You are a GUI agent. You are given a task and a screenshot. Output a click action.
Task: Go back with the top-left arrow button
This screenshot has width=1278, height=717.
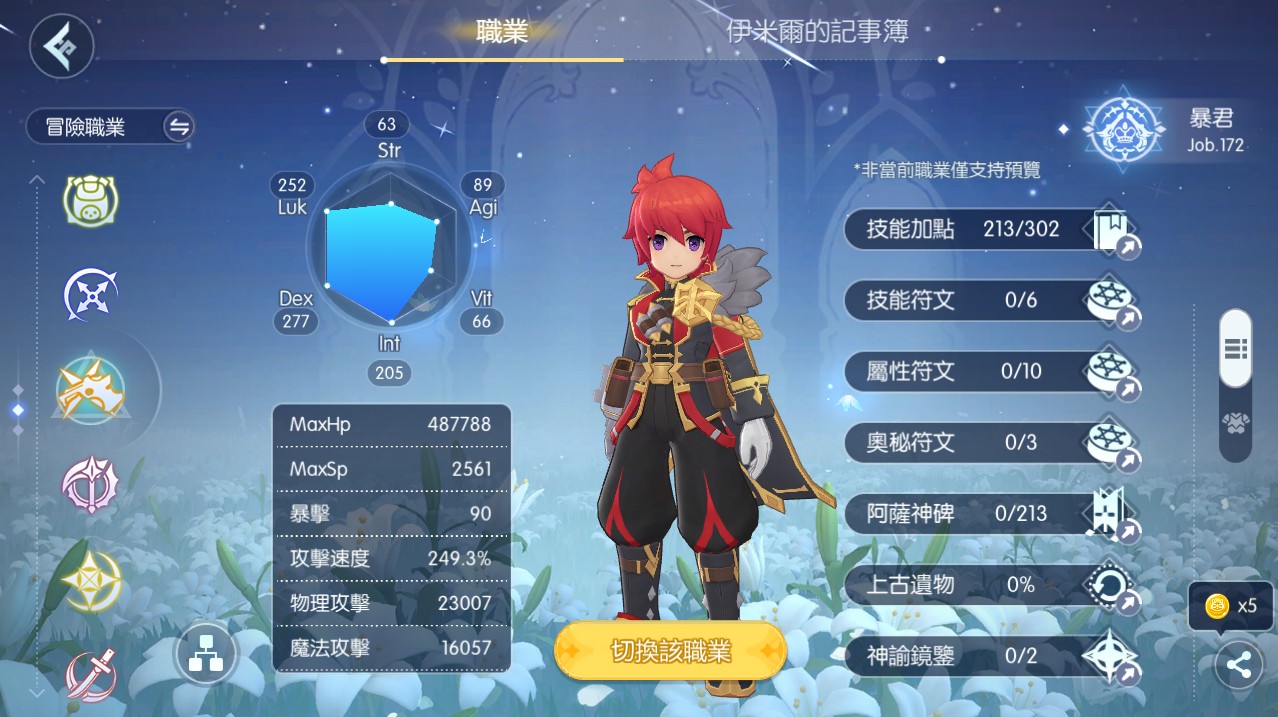[x=62, y=46]
